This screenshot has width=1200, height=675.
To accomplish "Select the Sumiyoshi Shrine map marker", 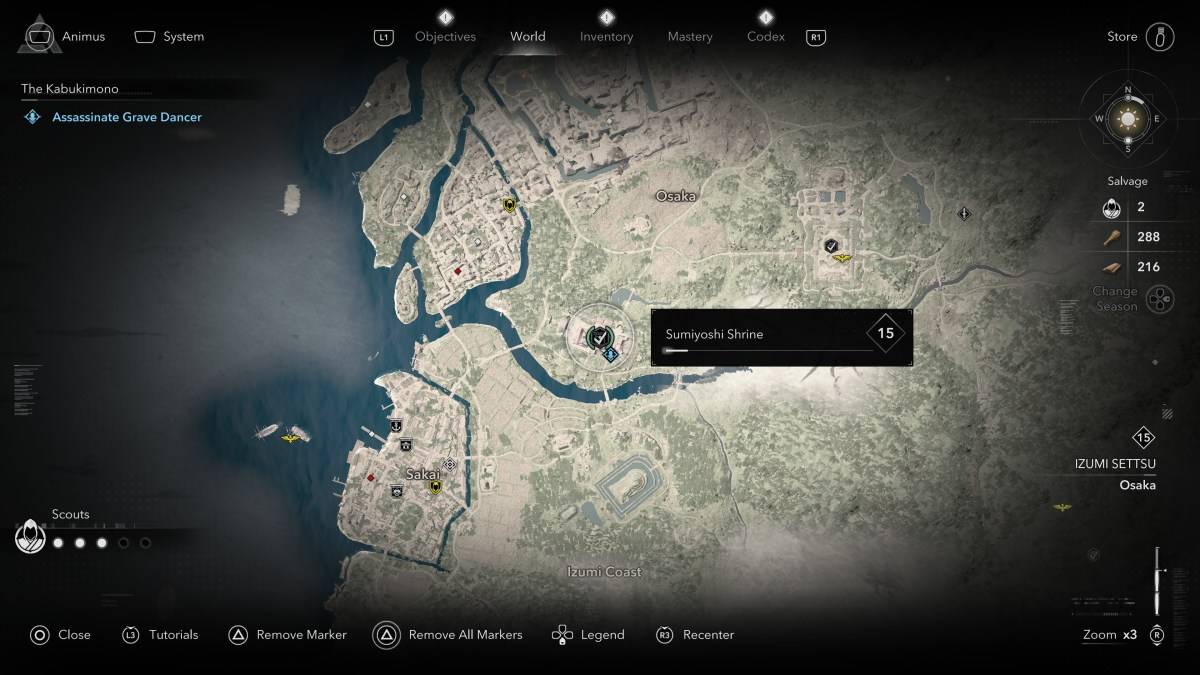I will pyautogui.click(x=598, y=337).
